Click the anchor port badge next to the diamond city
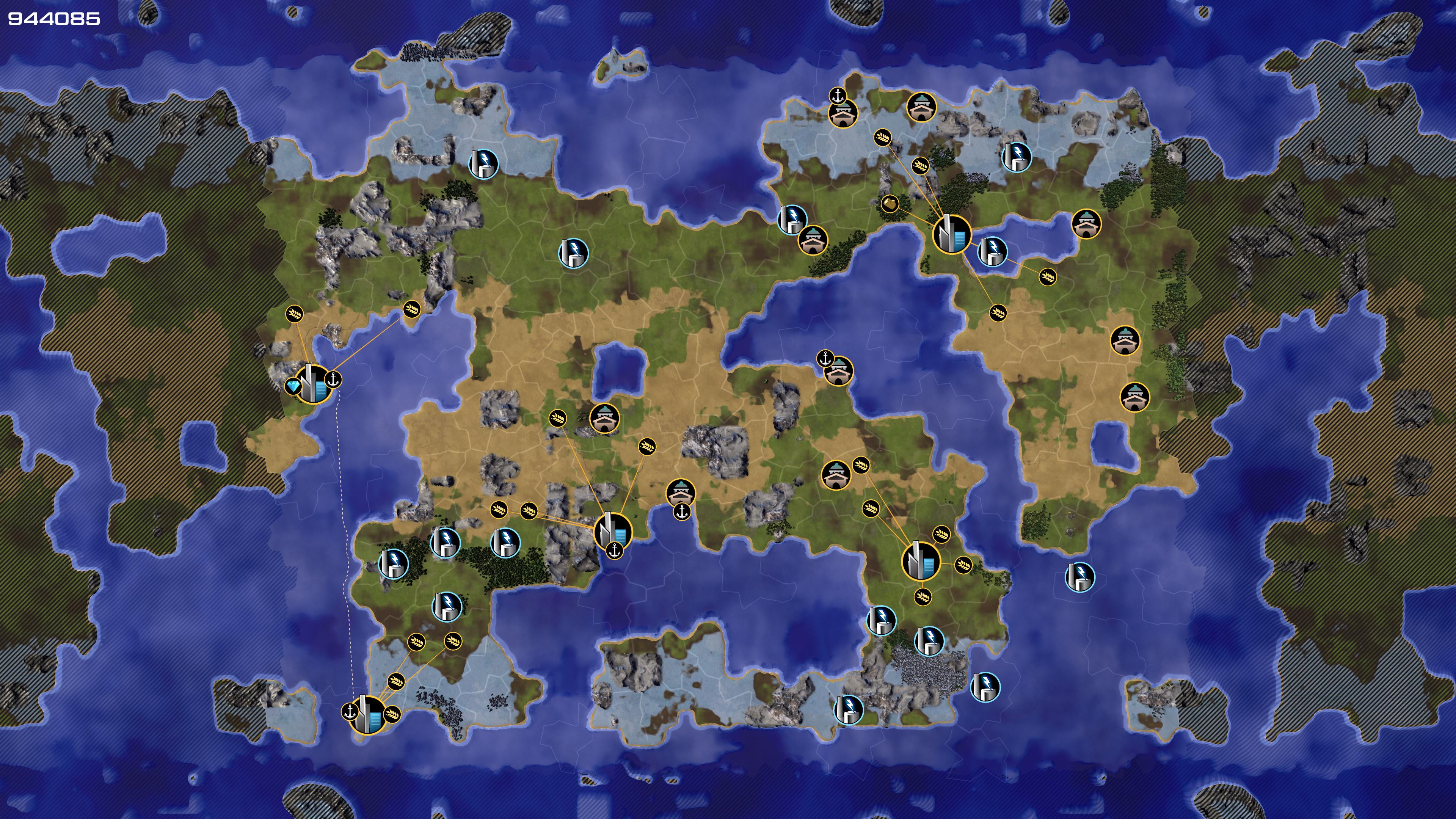Image resolution: width=1456 pixels, height=819 pixels. [x=334, y=379]
